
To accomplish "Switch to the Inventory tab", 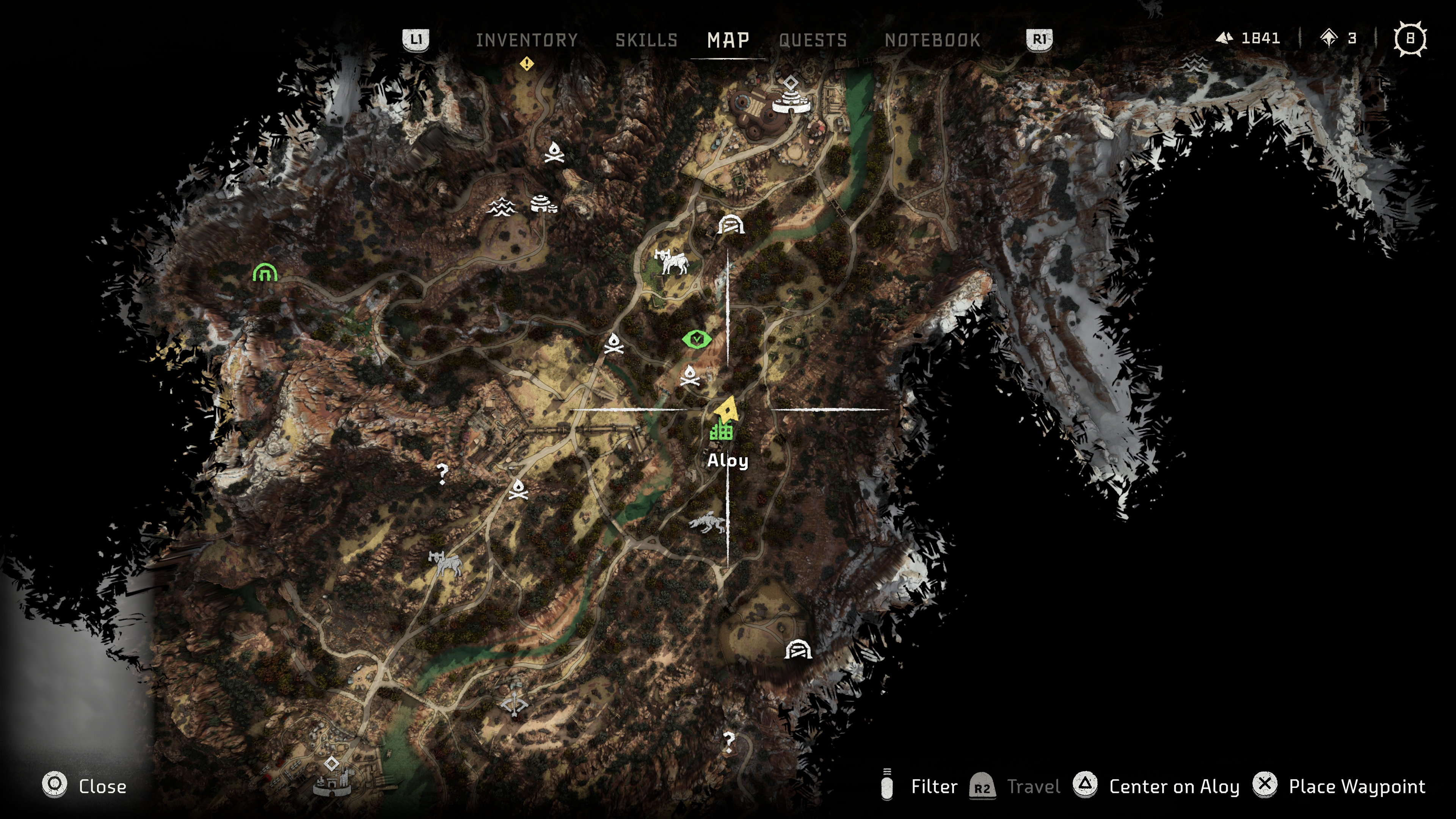I will pos(526,40).
